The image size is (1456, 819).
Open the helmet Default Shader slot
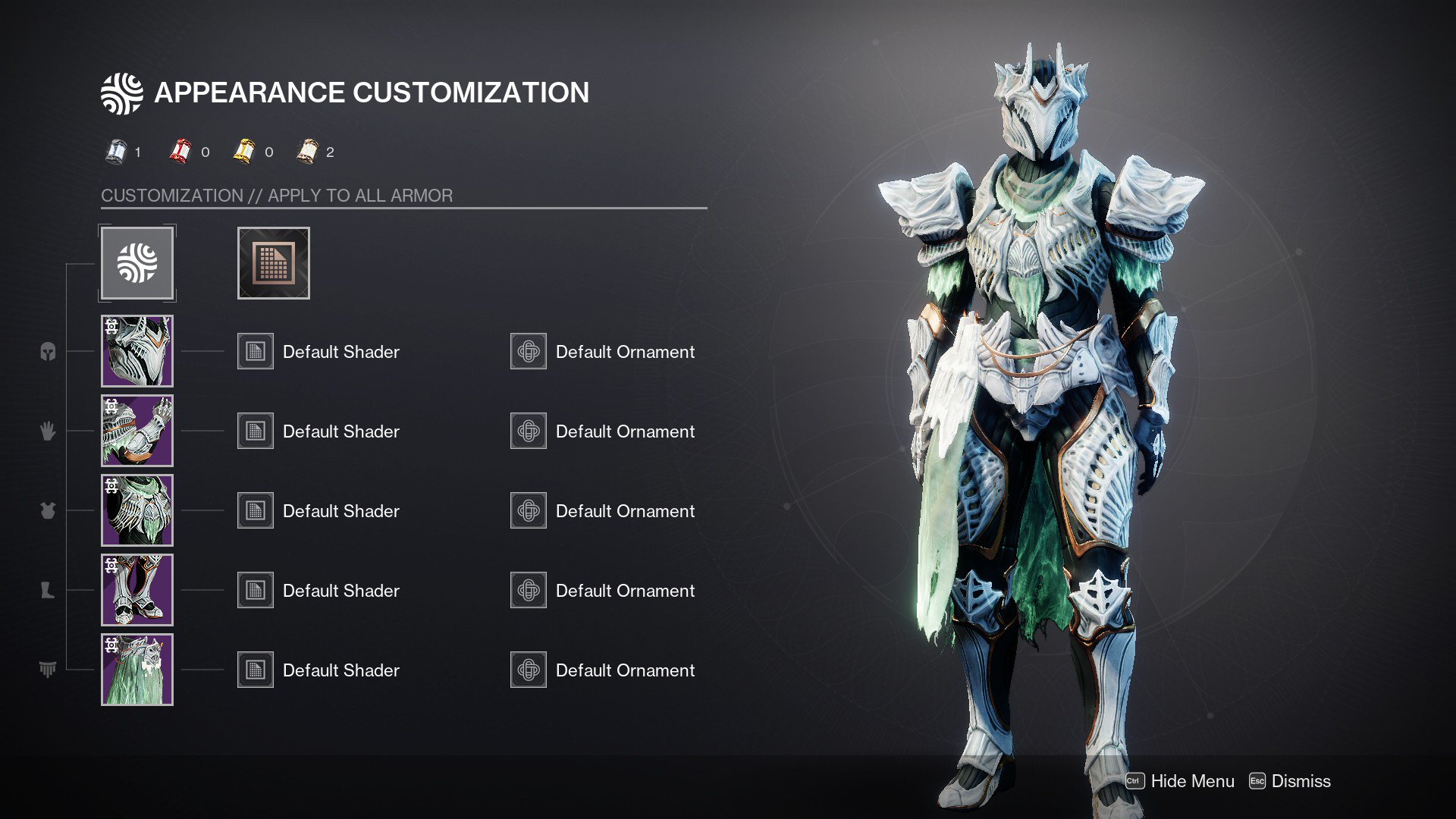pyautogui.click(x=255, y=350)
